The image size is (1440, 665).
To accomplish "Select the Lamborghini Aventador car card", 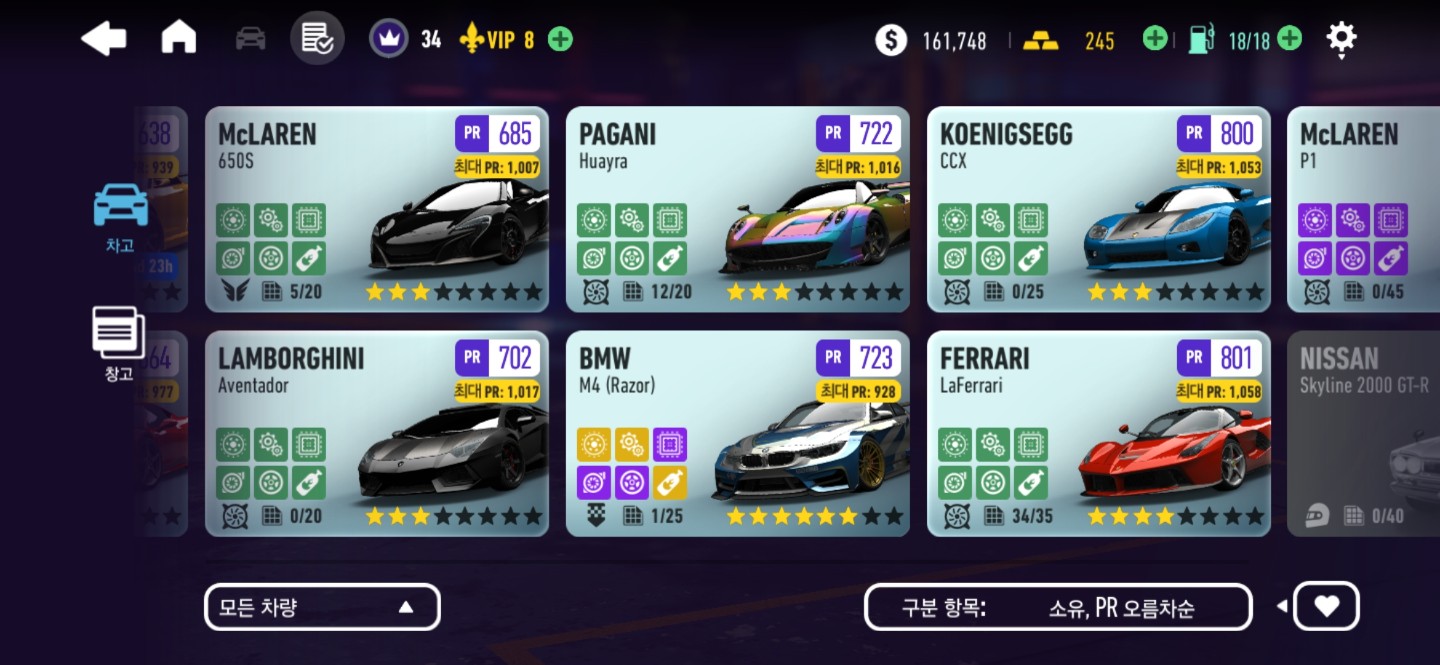I will tap(376, 433).
